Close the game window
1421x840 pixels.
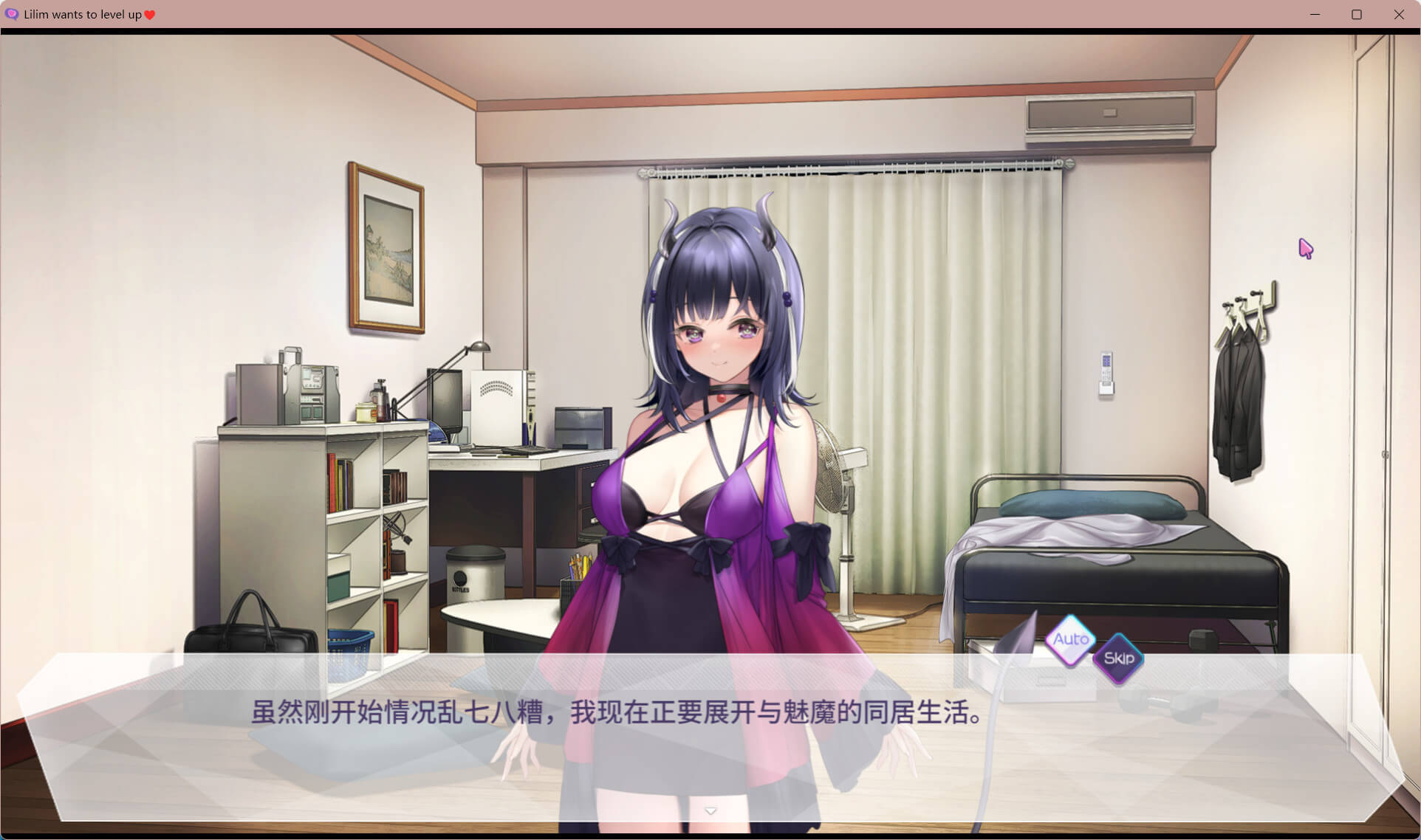point(1399,14)
